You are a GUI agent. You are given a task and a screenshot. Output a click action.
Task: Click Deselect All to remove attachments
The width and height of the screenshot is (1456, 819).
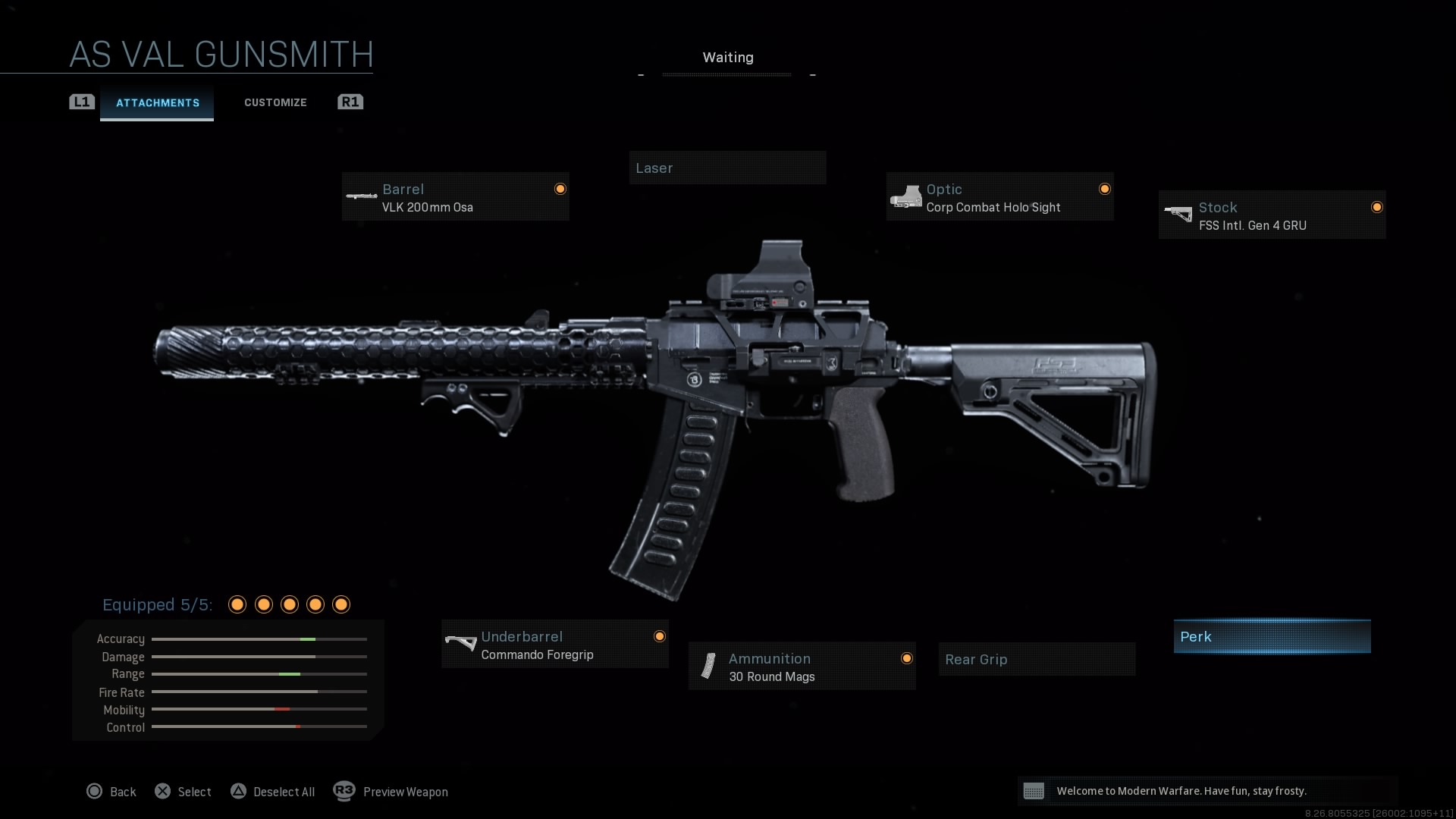[x=273, y=791]
